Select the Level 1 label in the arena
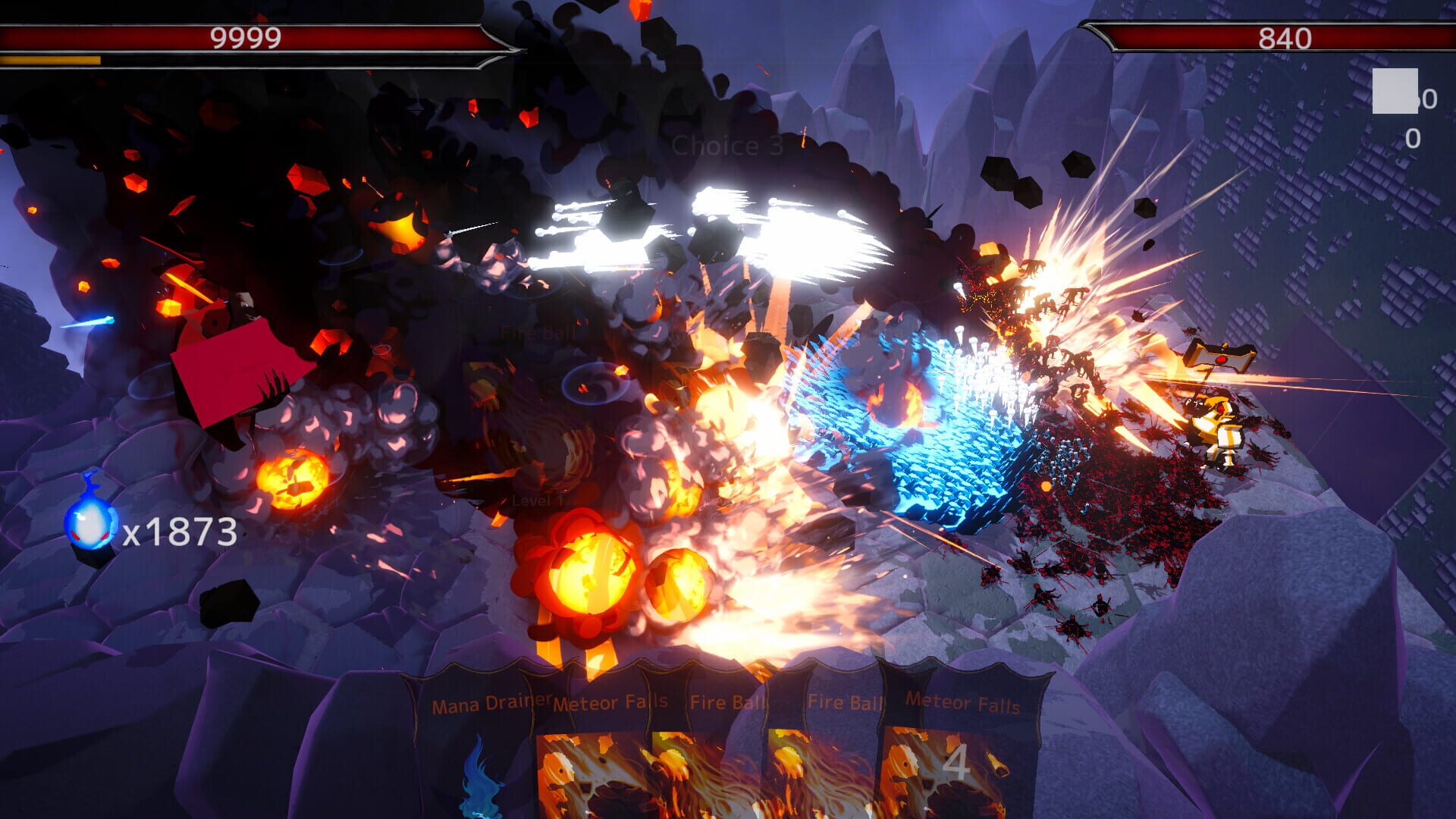1456x819 pixels. click(541, 499)
